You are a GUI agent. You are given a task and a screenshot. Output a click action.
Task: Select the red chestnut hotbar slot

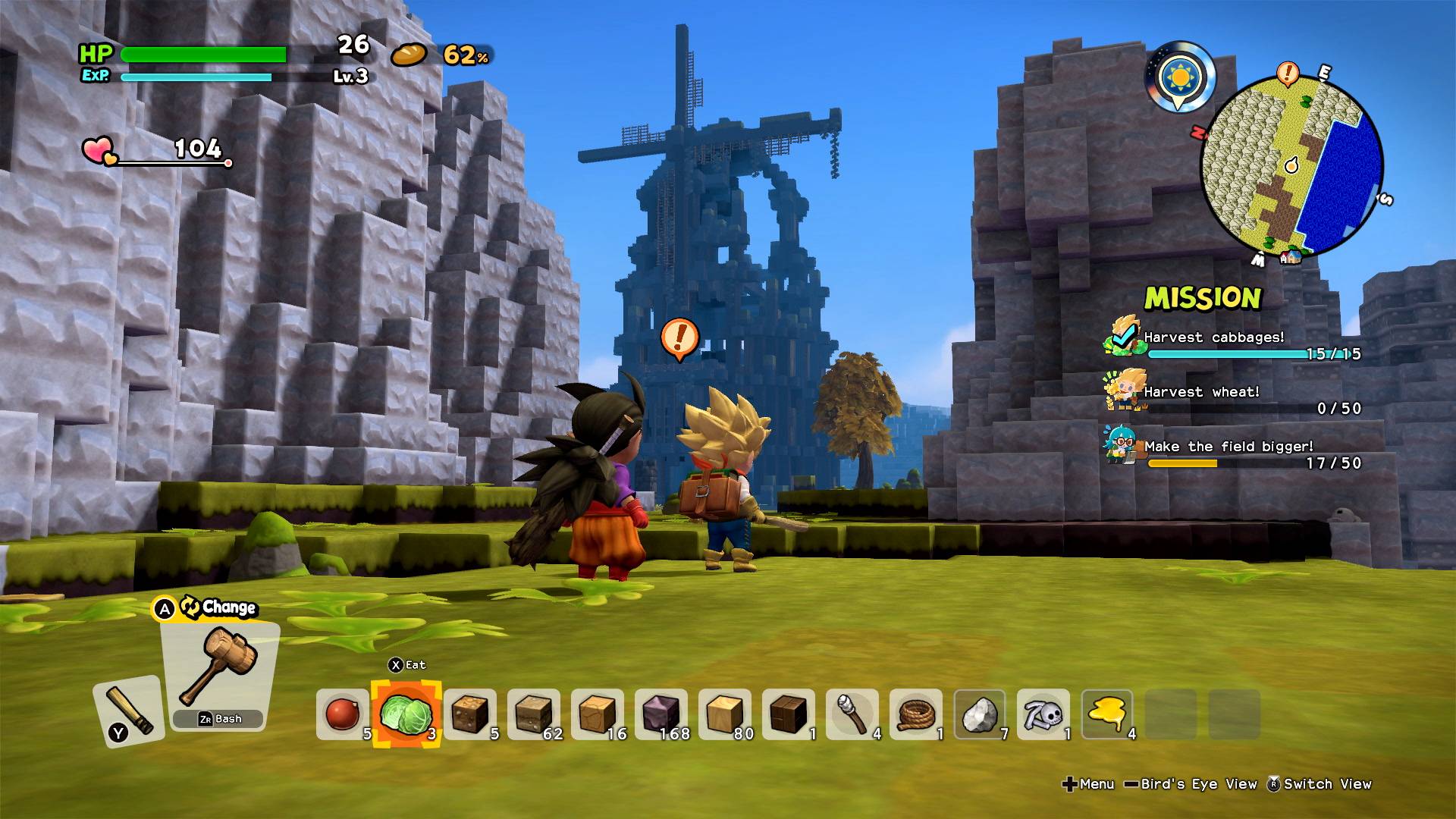pyautogui.click(x=342, y=714)
